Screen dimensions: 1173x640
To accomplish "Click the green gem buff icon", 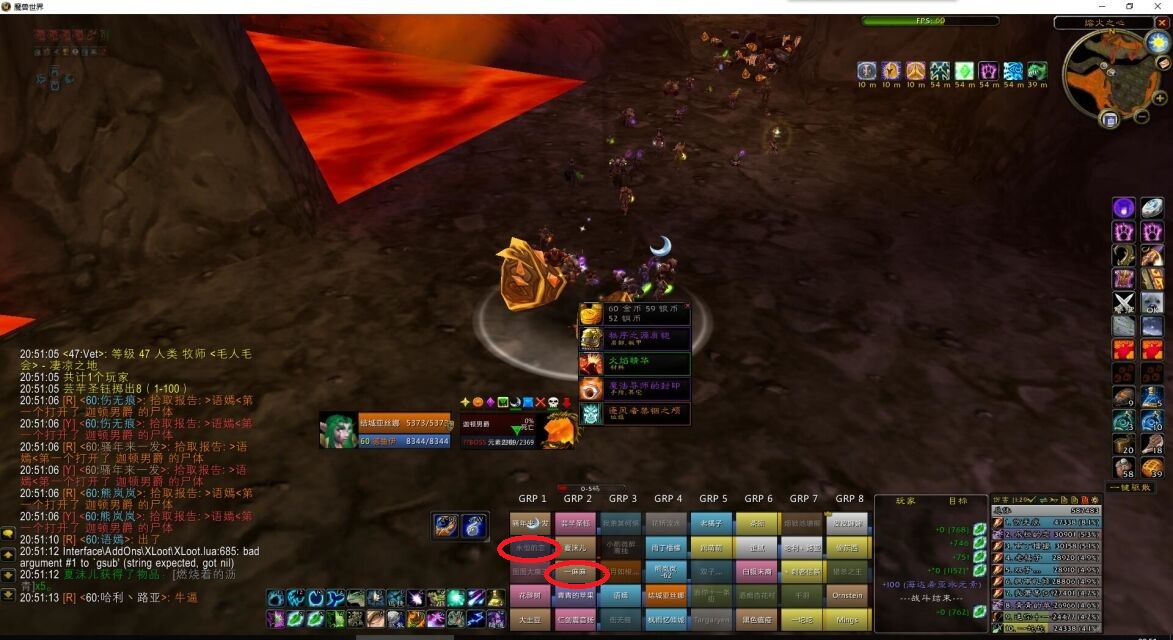I will pos(964,71).
